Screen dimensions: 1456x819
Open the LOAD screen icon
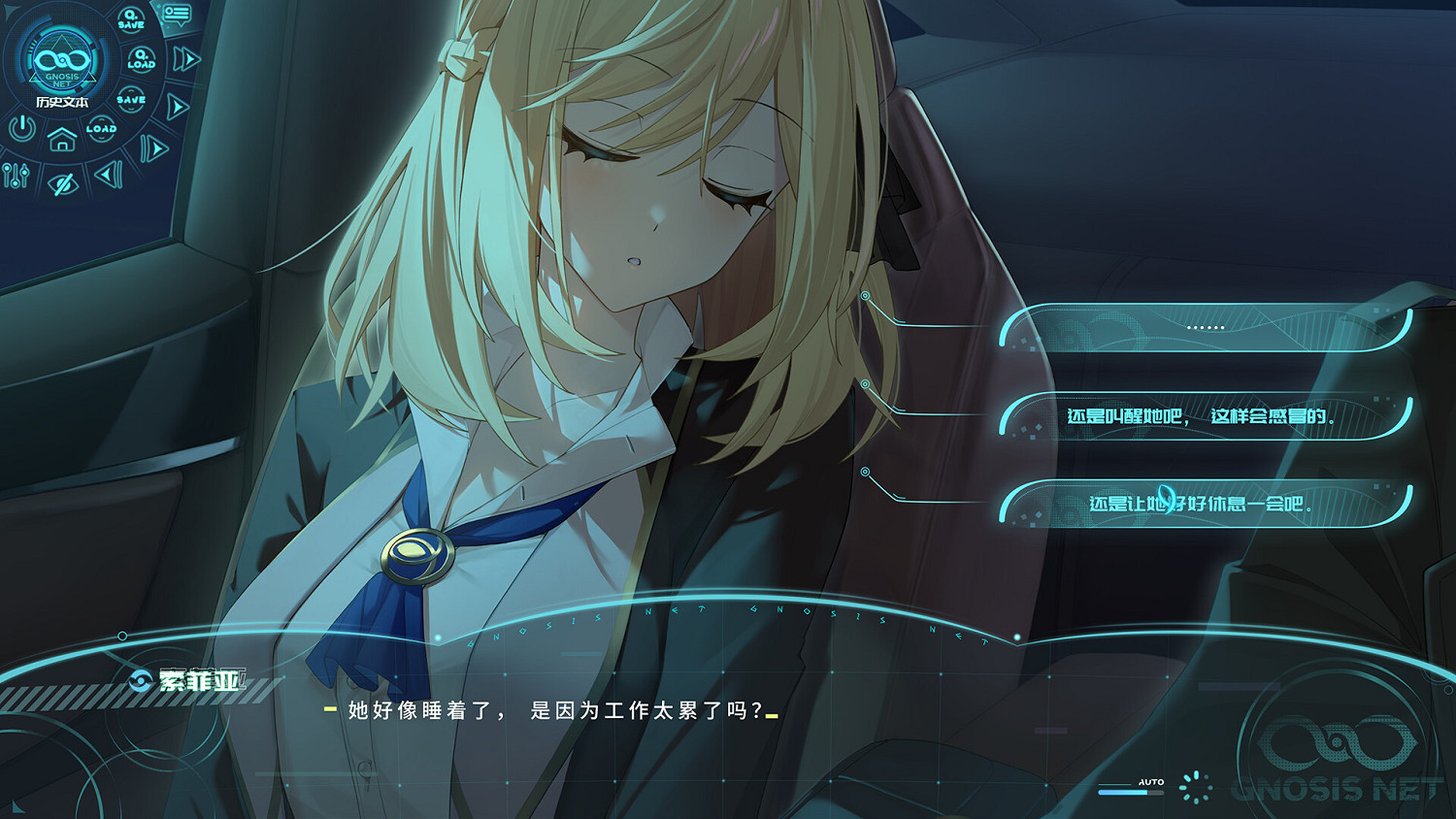[x=101, y=129]
